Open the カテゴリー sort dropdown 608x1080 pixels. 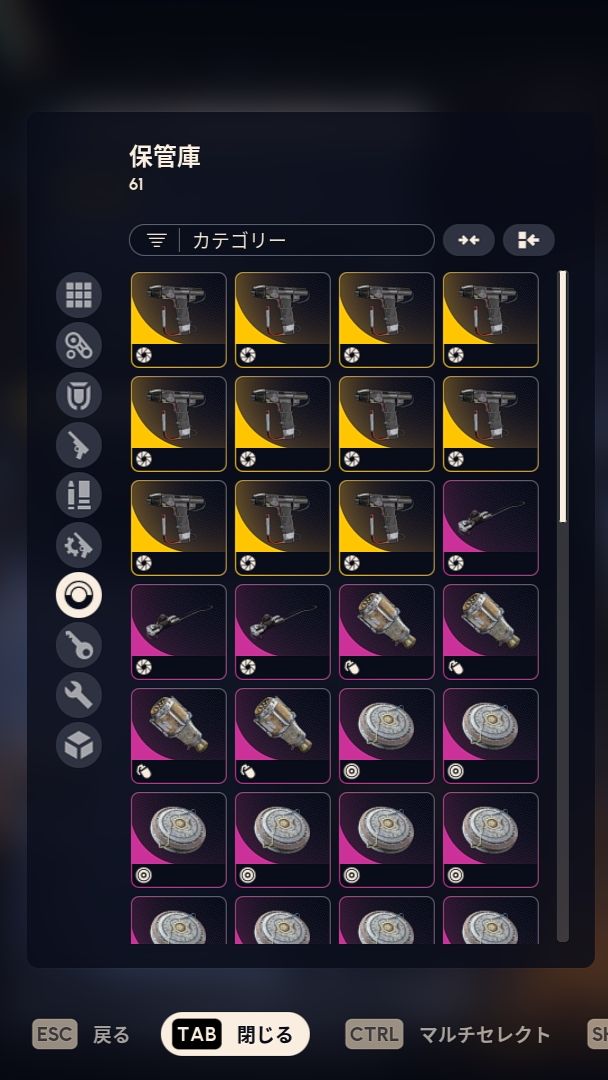click(281, 240)
